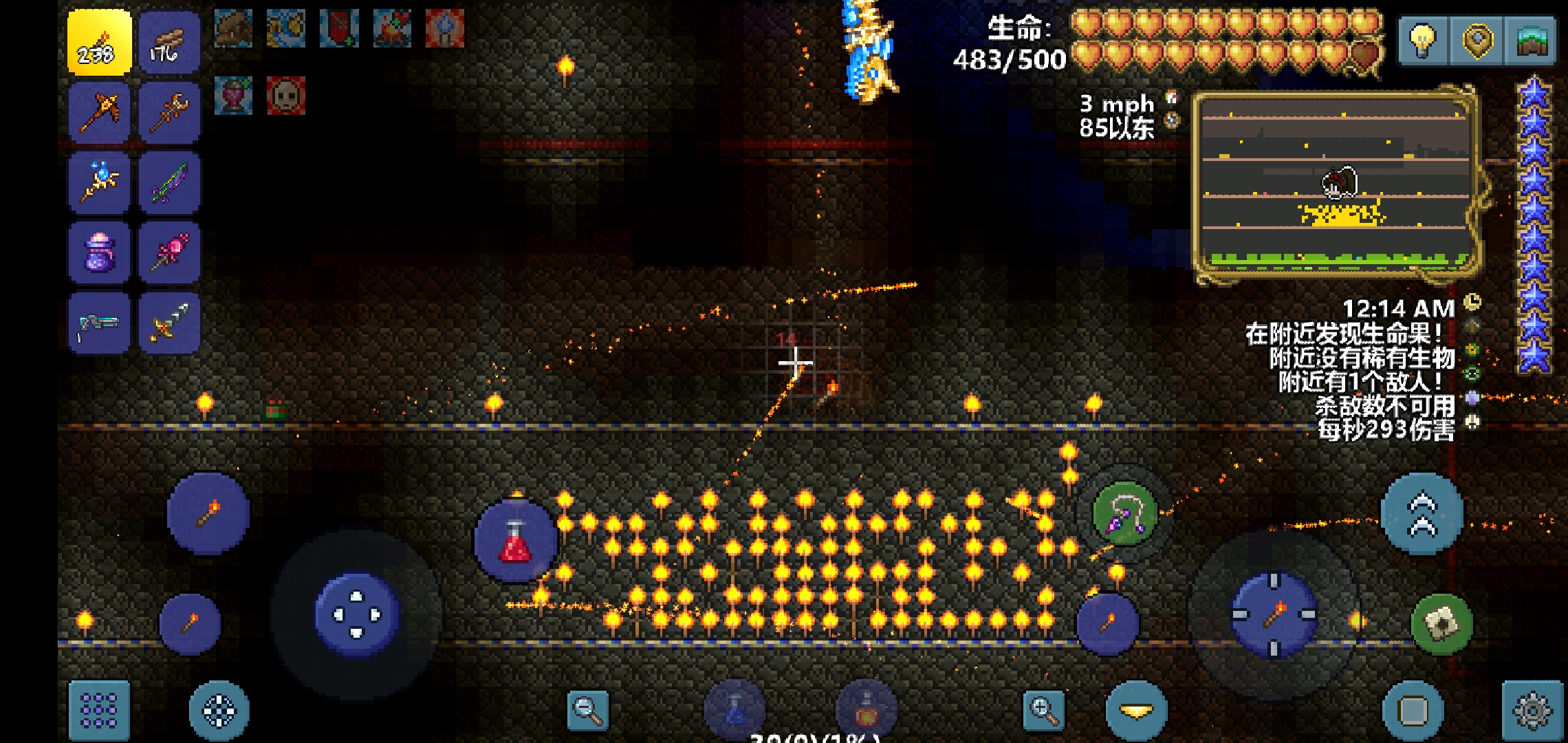
Task: Click the map pin button
Action: pyautogui.click(x=1477, y=41)
